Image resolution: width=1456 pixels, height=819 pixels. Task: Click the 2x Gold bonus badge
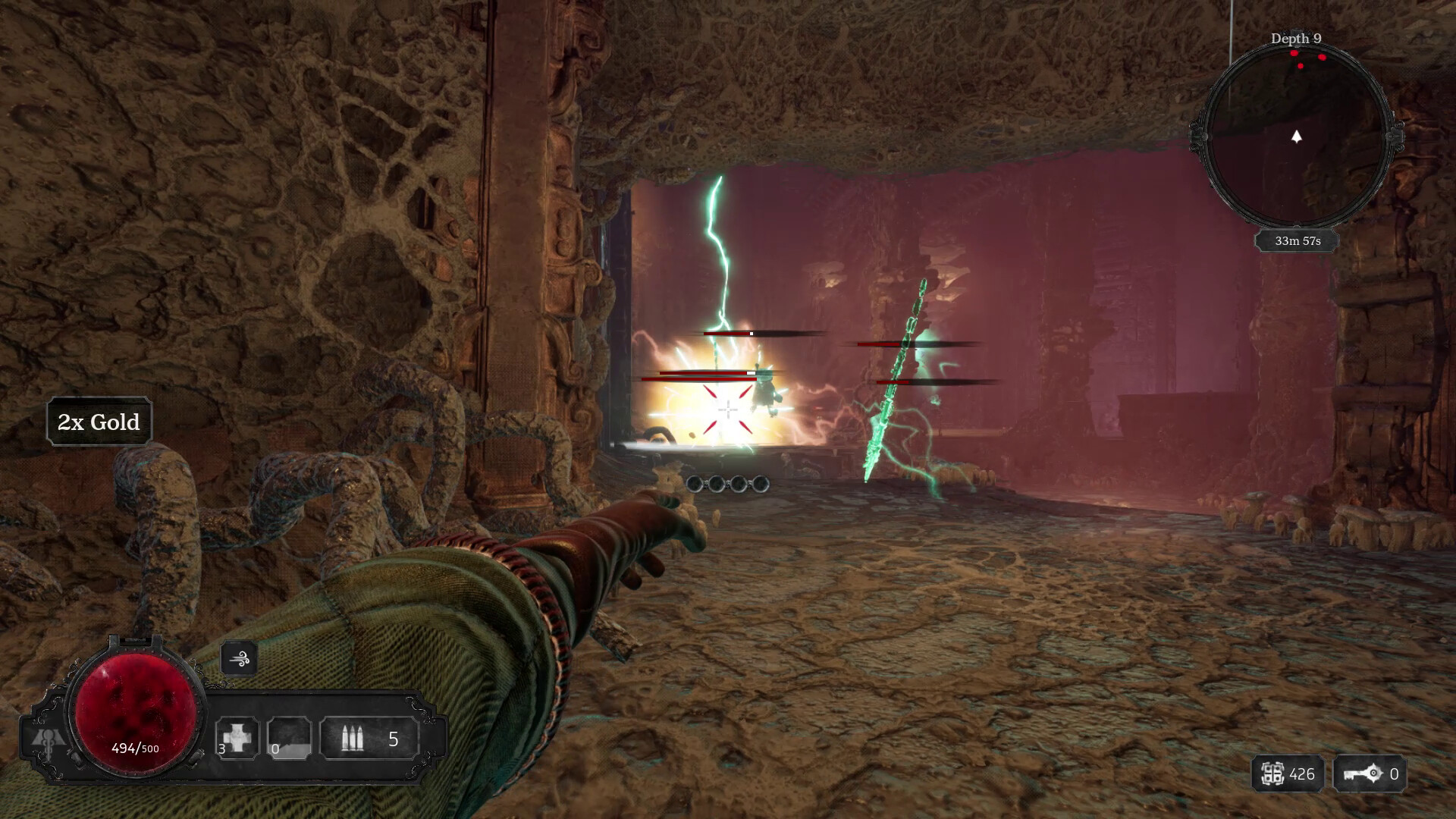click(x=99, y=422)
